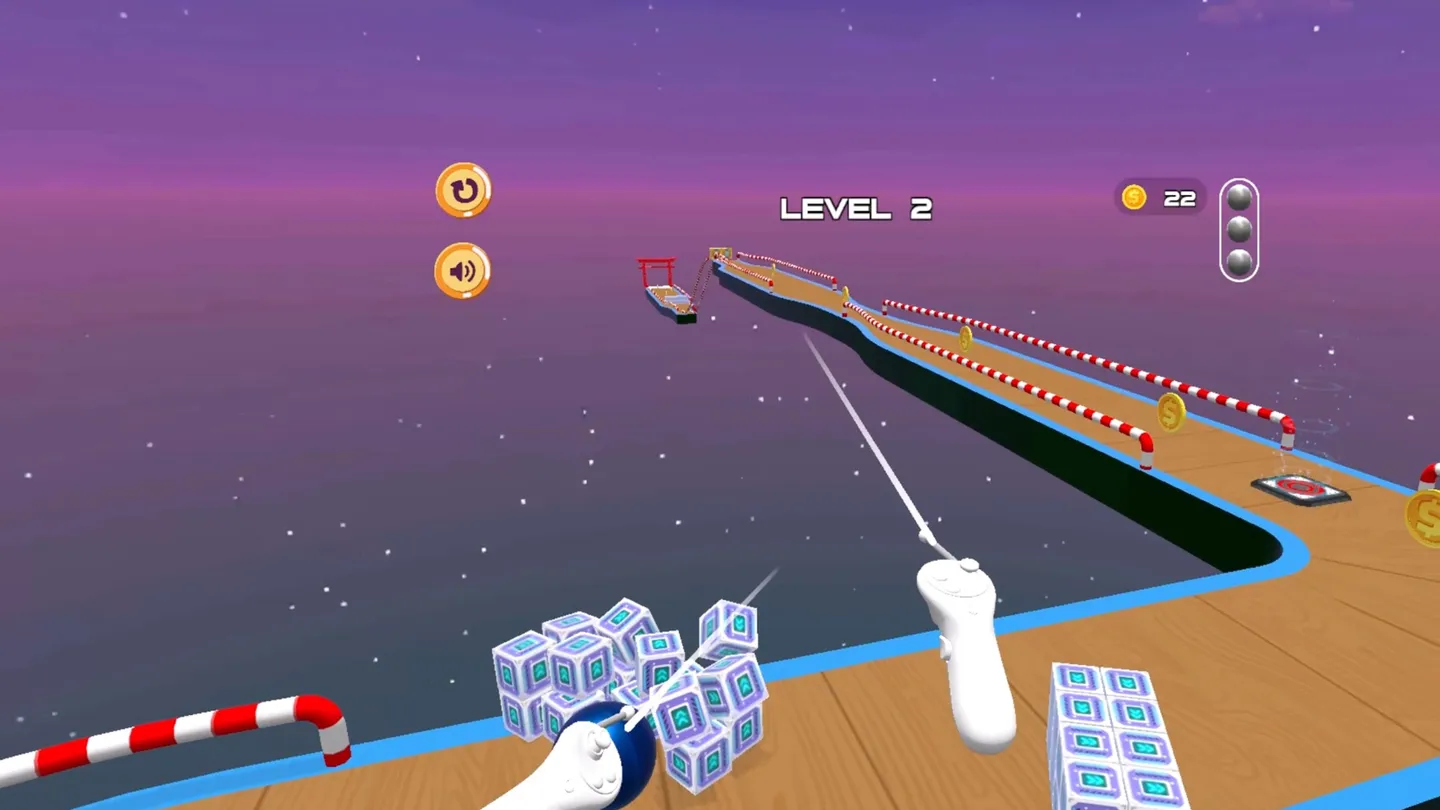The width and height of the screenshot is (1440, 810).
Task: Click the lives tracker capsule to toggle view
Action: pyautogui.click(x=1241, y=230)
